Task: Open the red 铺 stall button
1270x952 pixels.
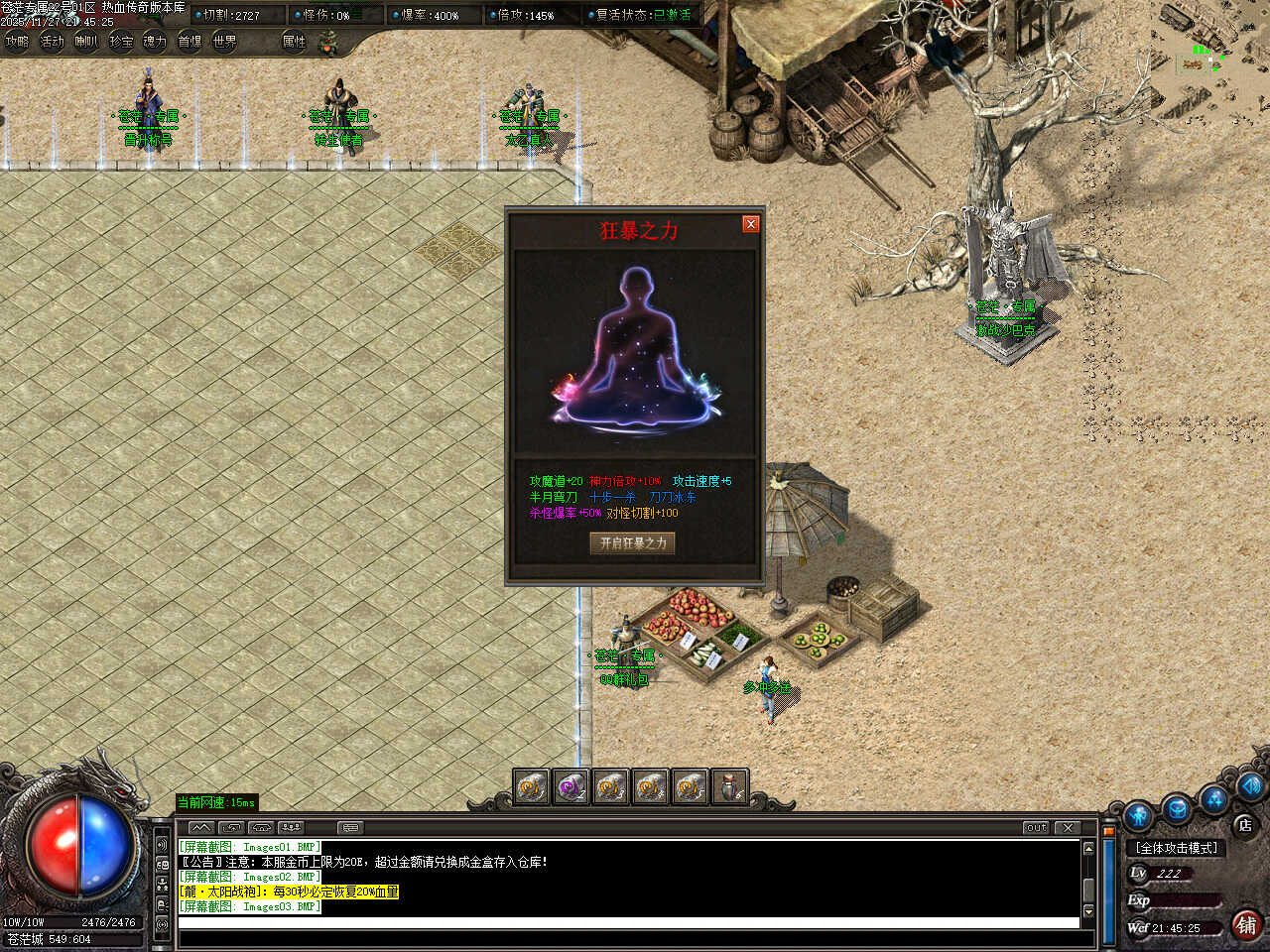Action: click(1246, 924)
